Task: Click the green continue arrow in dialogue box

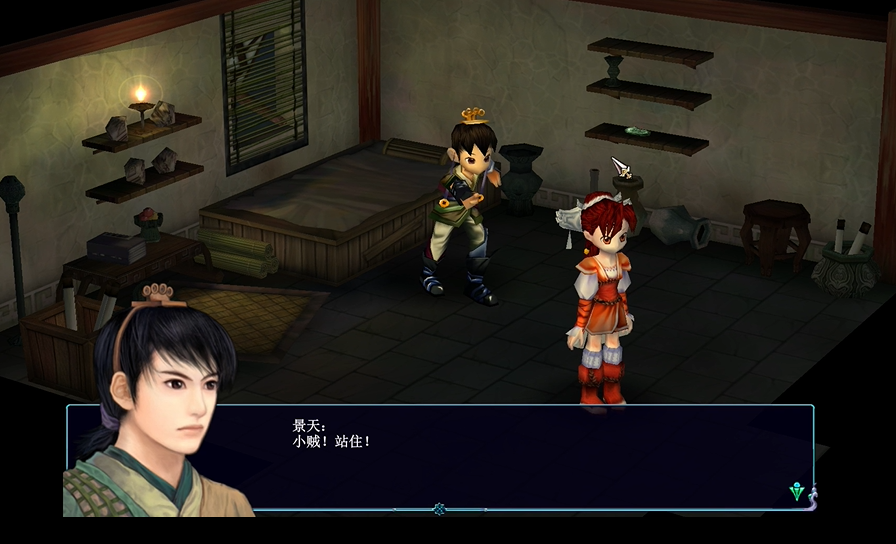Action: tap(797, 491)
